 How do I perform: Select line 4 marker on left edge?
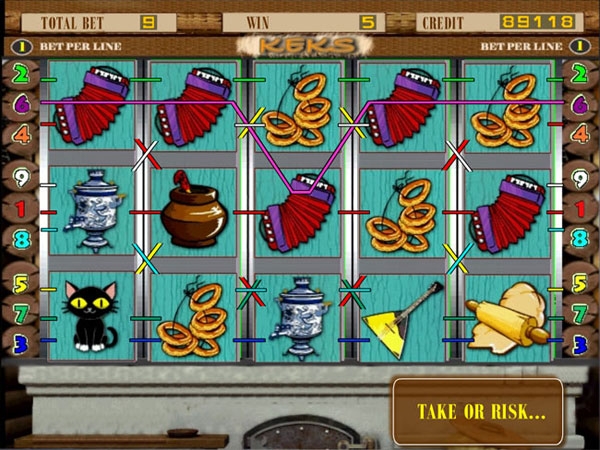point(20,132)
